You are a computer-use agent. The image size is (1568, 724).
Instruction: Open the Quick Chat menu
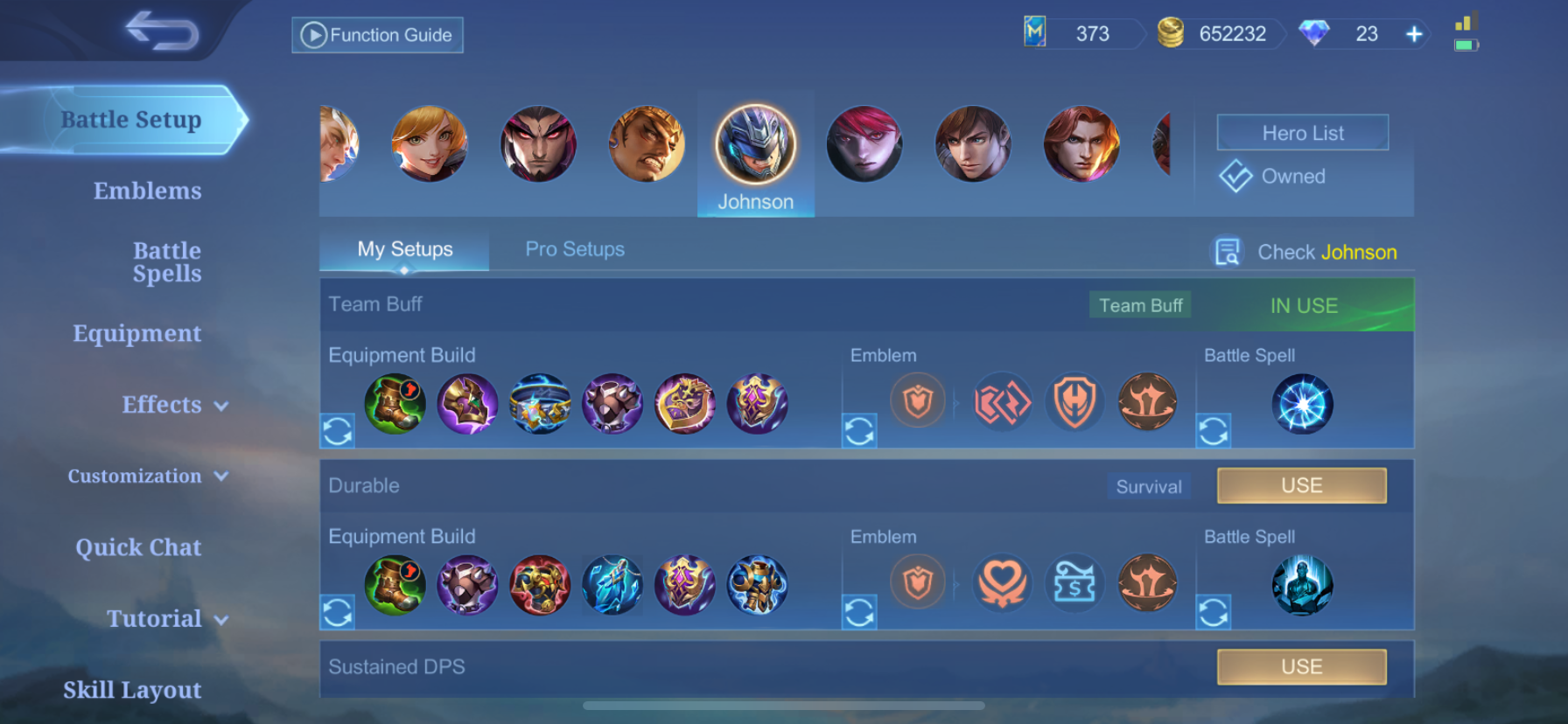tap(138, 547)
